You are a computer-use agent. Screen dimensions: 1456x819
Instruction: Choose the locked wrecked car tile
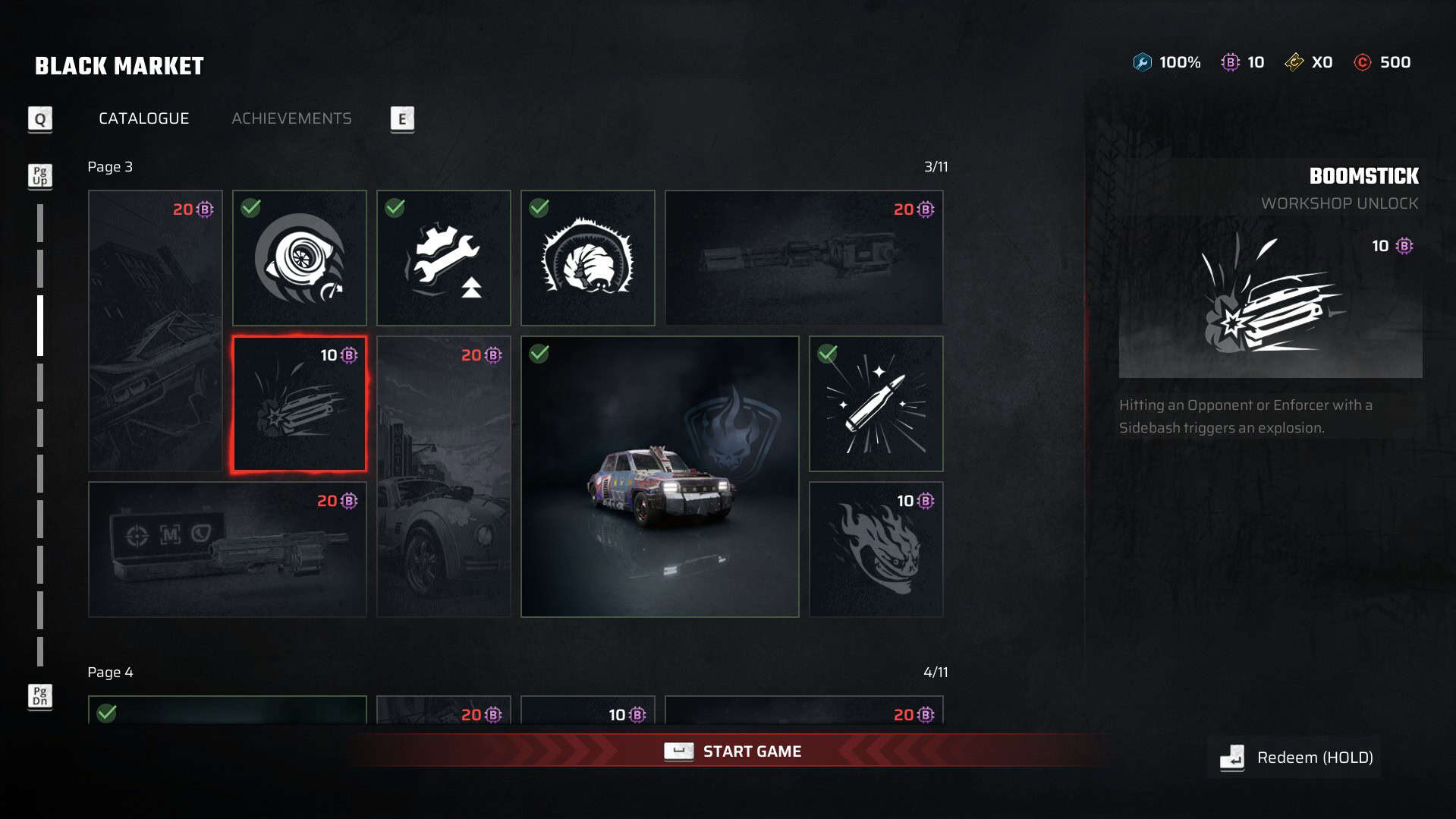[x=155, y=331]
